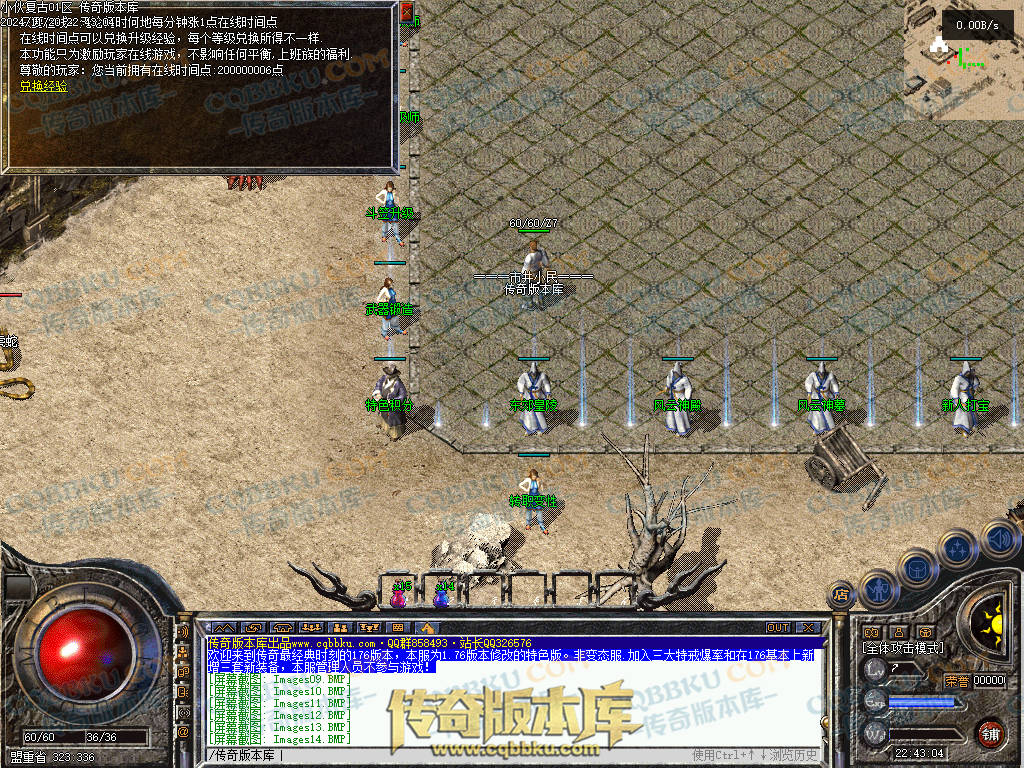The image size is (1024, 768).
Task: Switch the 全体攻击模式 attack mode label
Action: click(x=902, y=648)
